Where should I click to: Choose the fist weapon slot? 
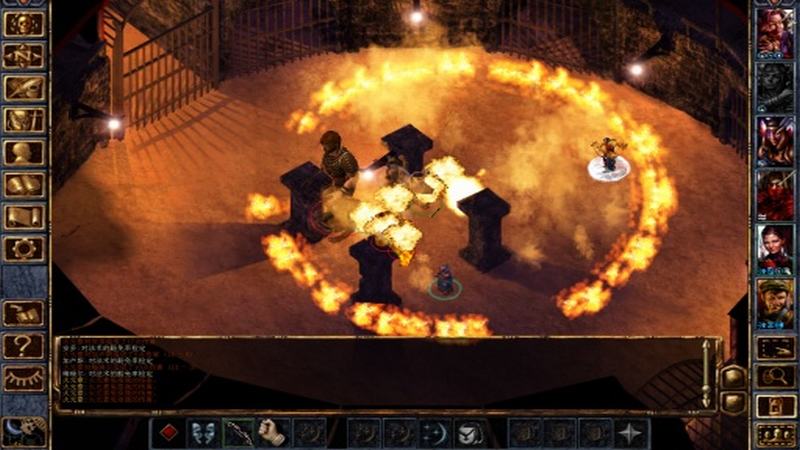click(x=273, y=433)
